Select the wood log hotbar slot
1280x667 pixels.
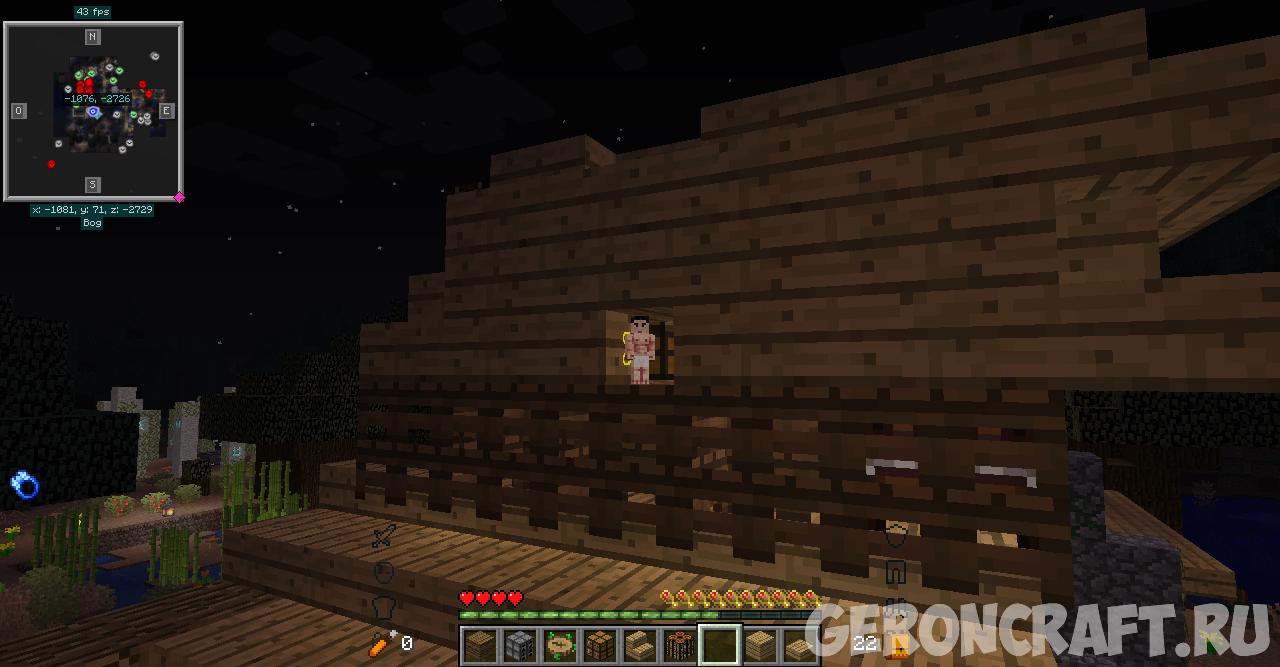(680, 645)
